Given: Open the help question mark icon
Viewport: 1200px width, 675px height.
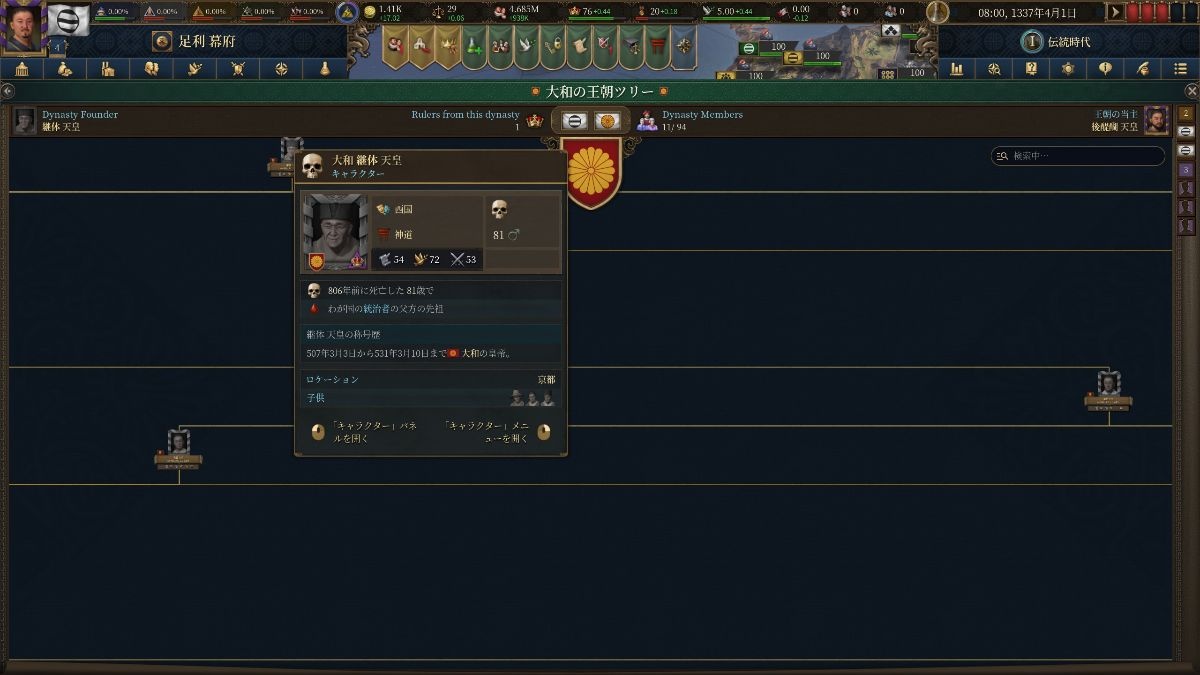Looking at the screenshot, I should click(1031, 69).
